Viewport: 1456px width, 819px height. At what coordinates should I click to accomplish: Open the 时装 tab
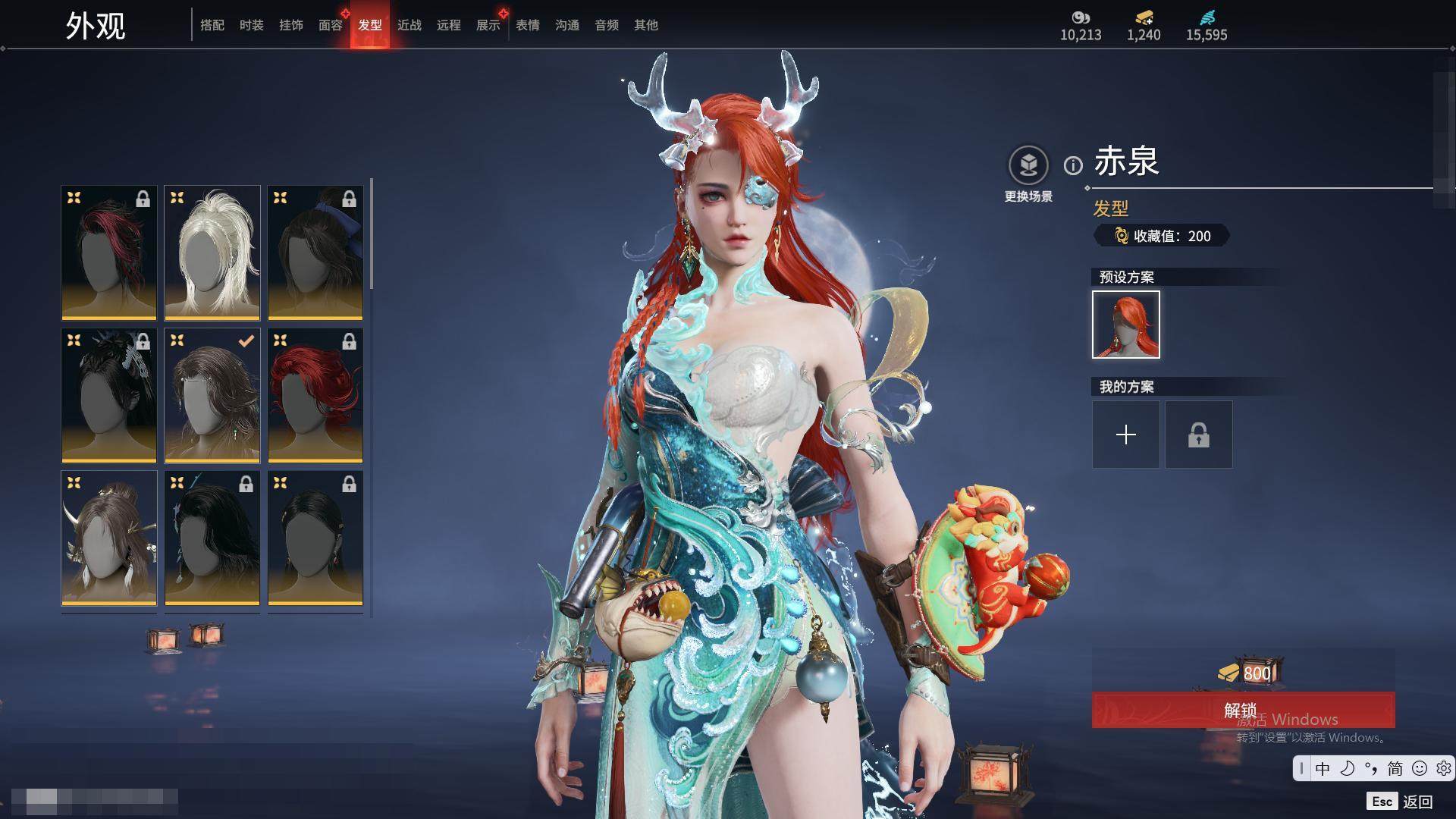coord(252,25)
